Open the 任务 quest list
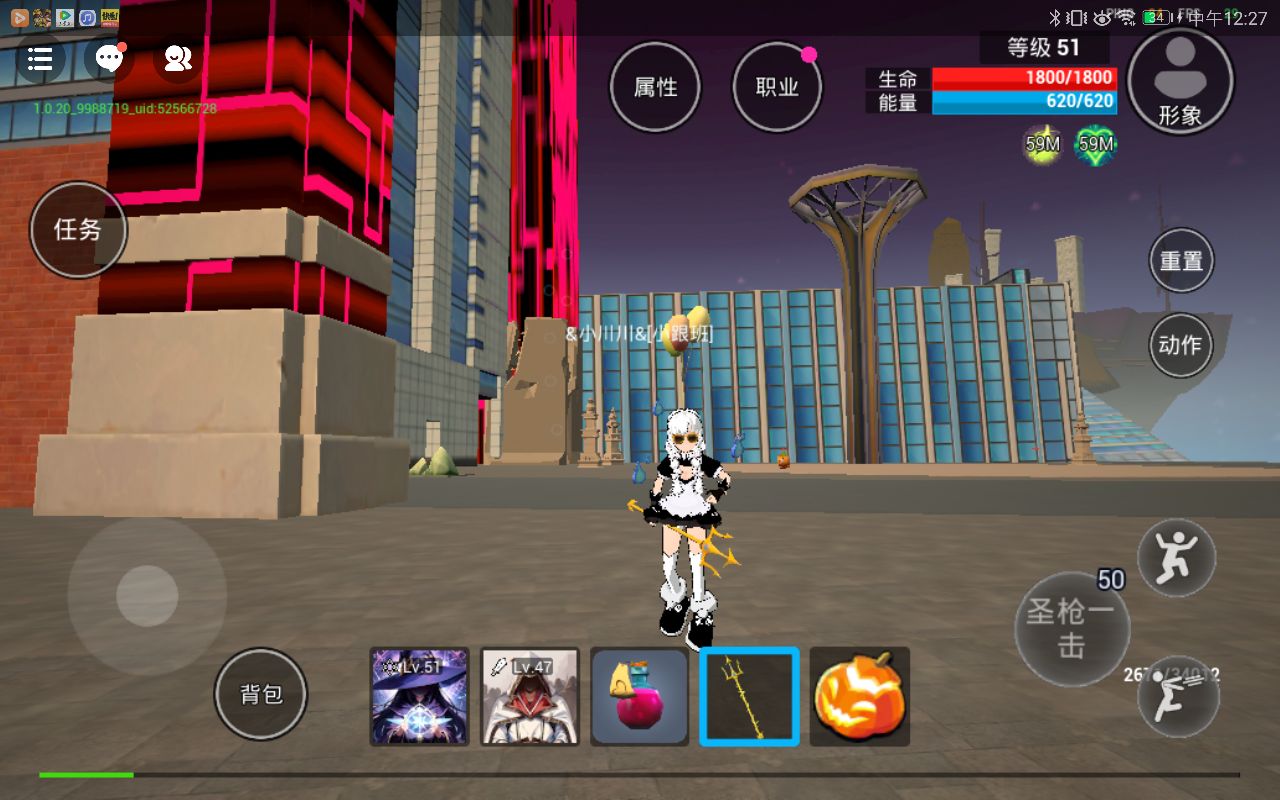Image resolution: width=1280 pixels, height=800 pixels. 78,229
